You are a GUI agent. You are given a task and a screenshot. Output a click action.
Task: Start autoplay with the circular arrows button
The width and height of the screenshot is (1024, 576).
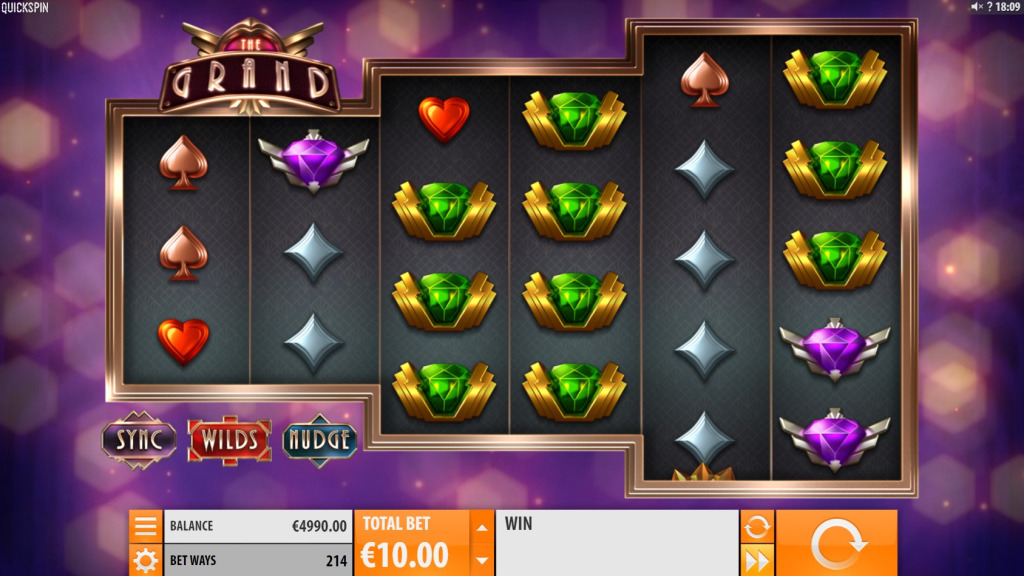pyautogui.click(x=757, y=526)
